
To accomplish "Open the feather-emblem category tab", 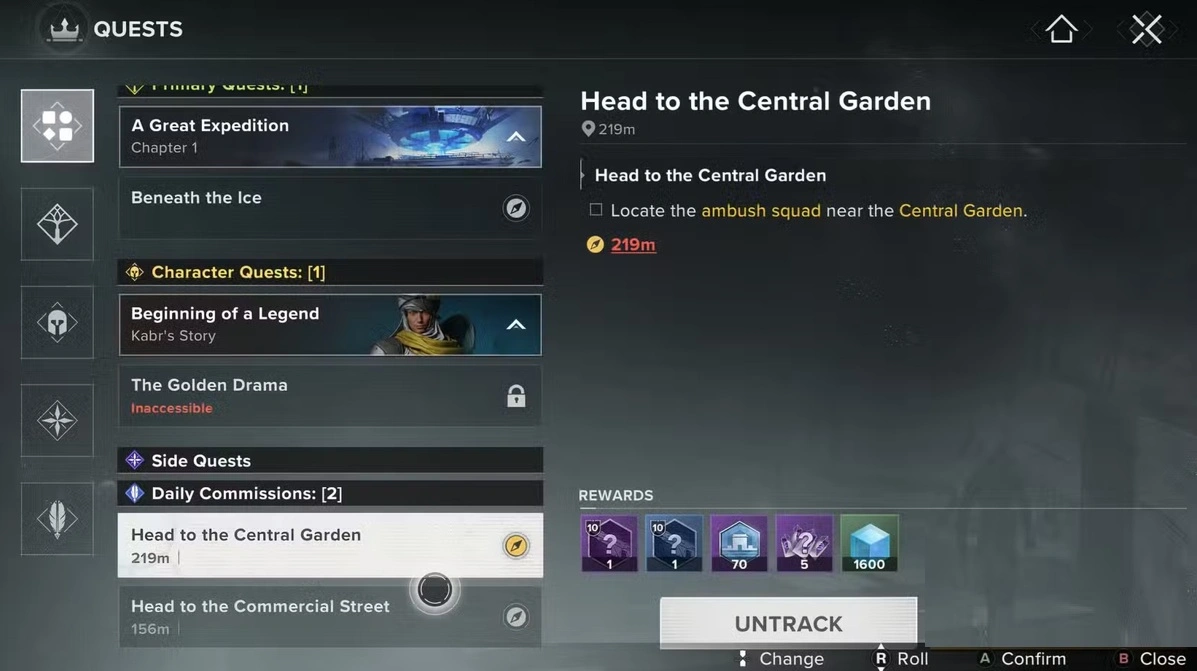I will pyautogui.click(x=57, y=518).
